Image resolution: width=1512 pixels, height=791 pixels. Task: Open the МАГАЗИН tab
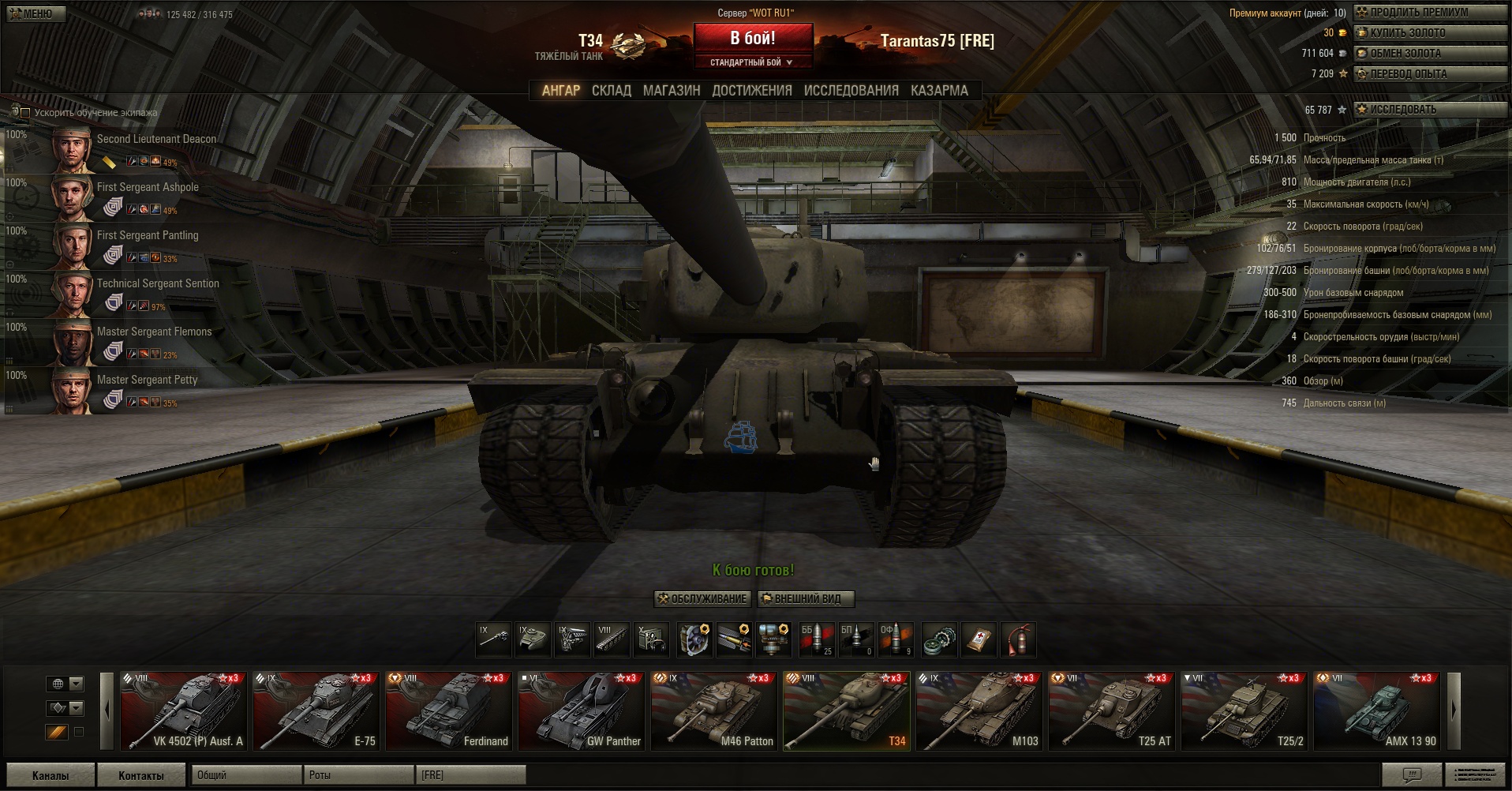(x=672, y=91)
